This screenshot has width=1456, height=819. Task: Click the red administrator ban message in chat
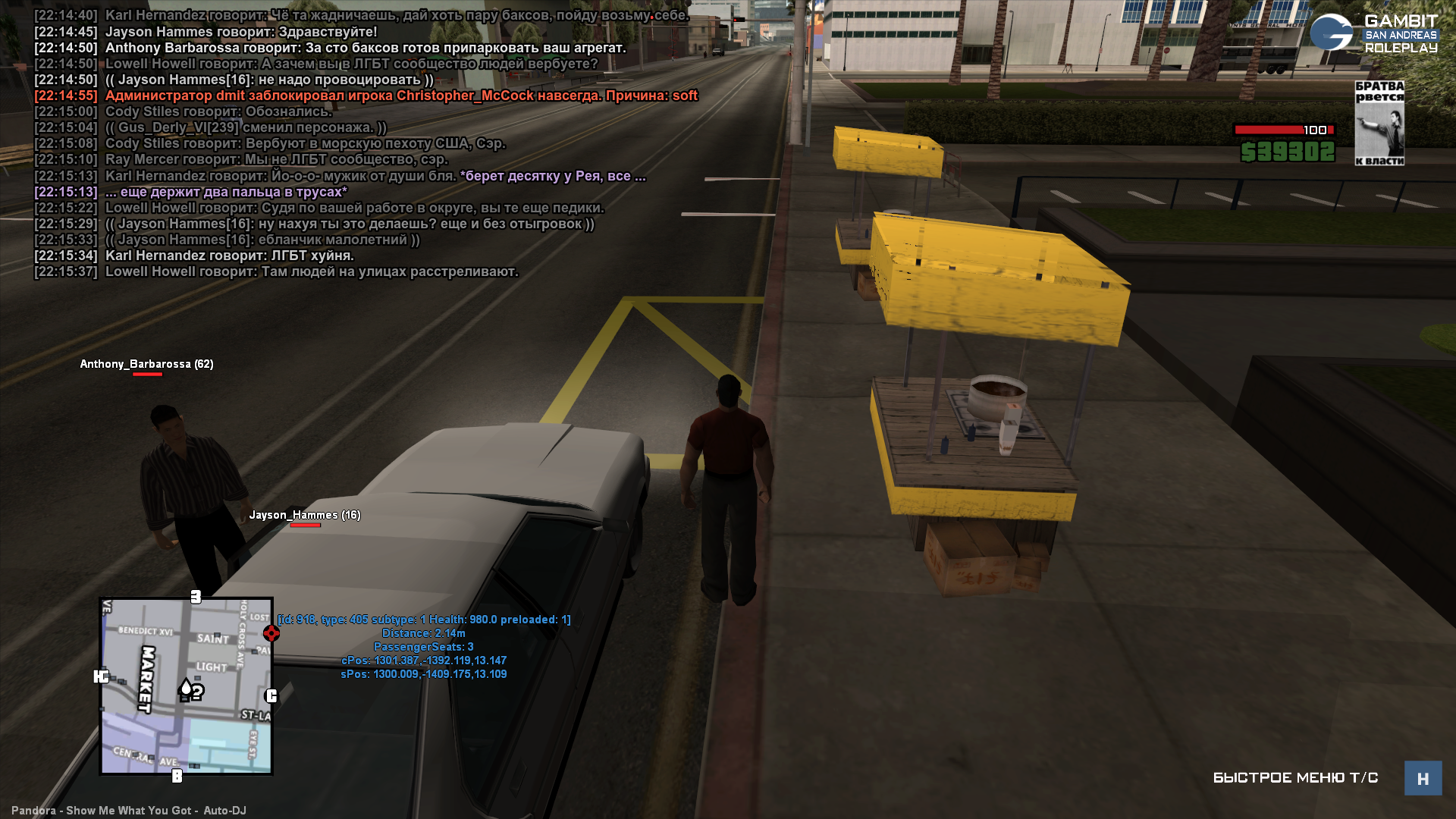[400, 96]
